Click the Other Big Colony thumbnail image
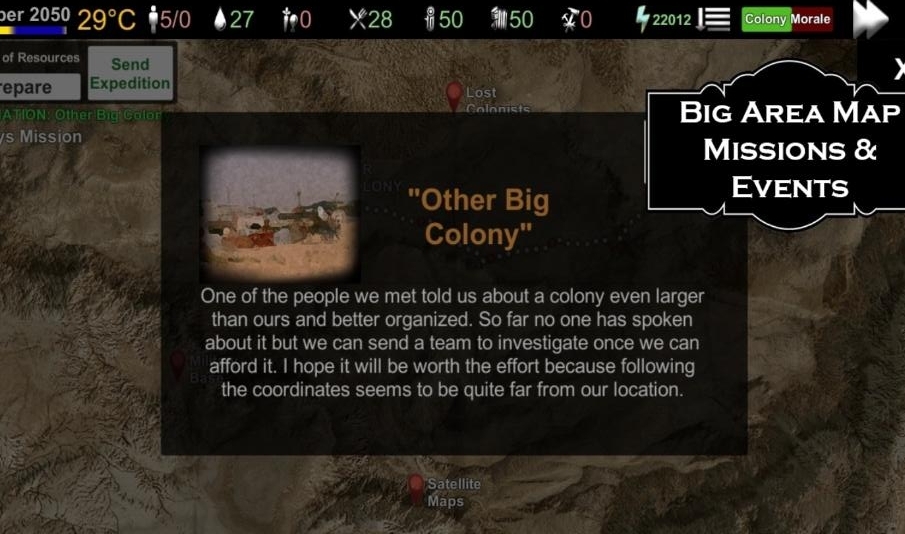The image size is (905, 534). 280,213
